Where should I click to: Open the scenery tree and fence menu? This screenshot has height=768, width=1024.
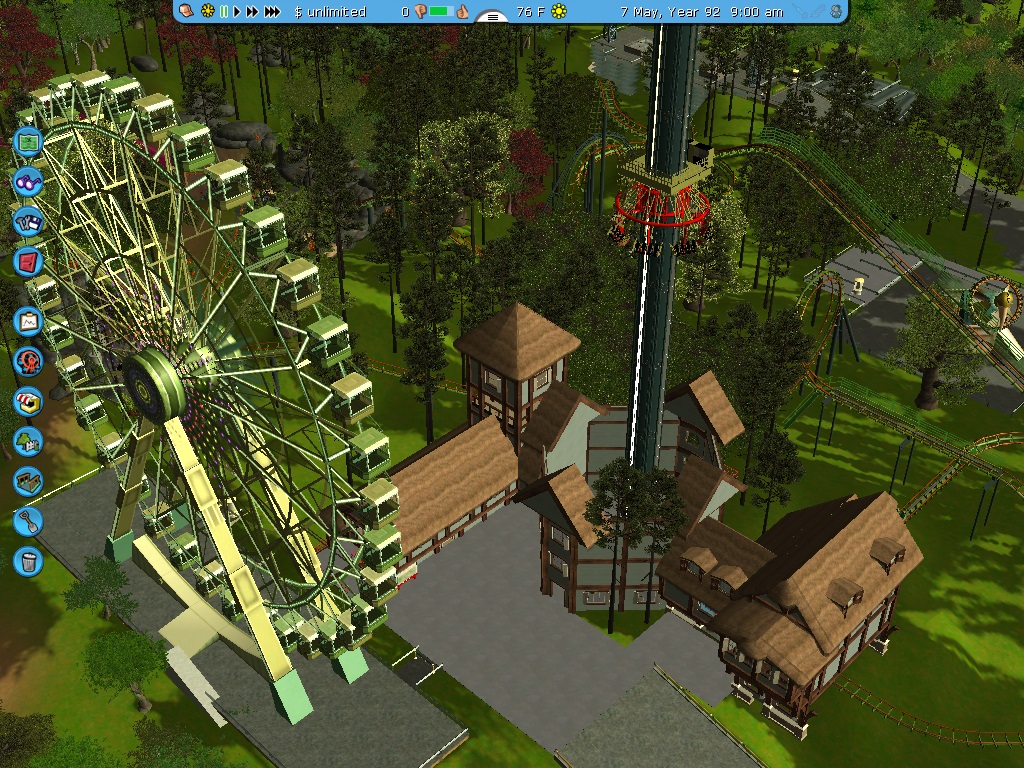coord(27,441)
